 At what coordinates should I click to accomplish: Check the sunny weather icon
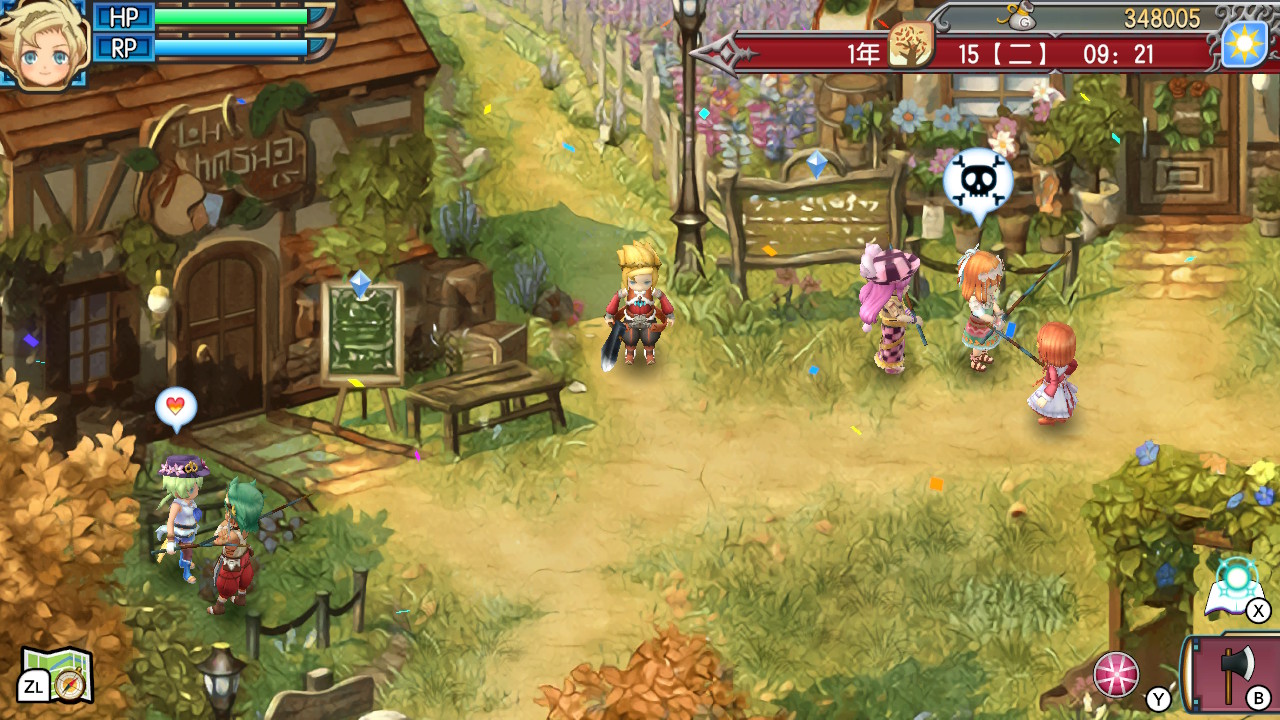point(1244,45)
